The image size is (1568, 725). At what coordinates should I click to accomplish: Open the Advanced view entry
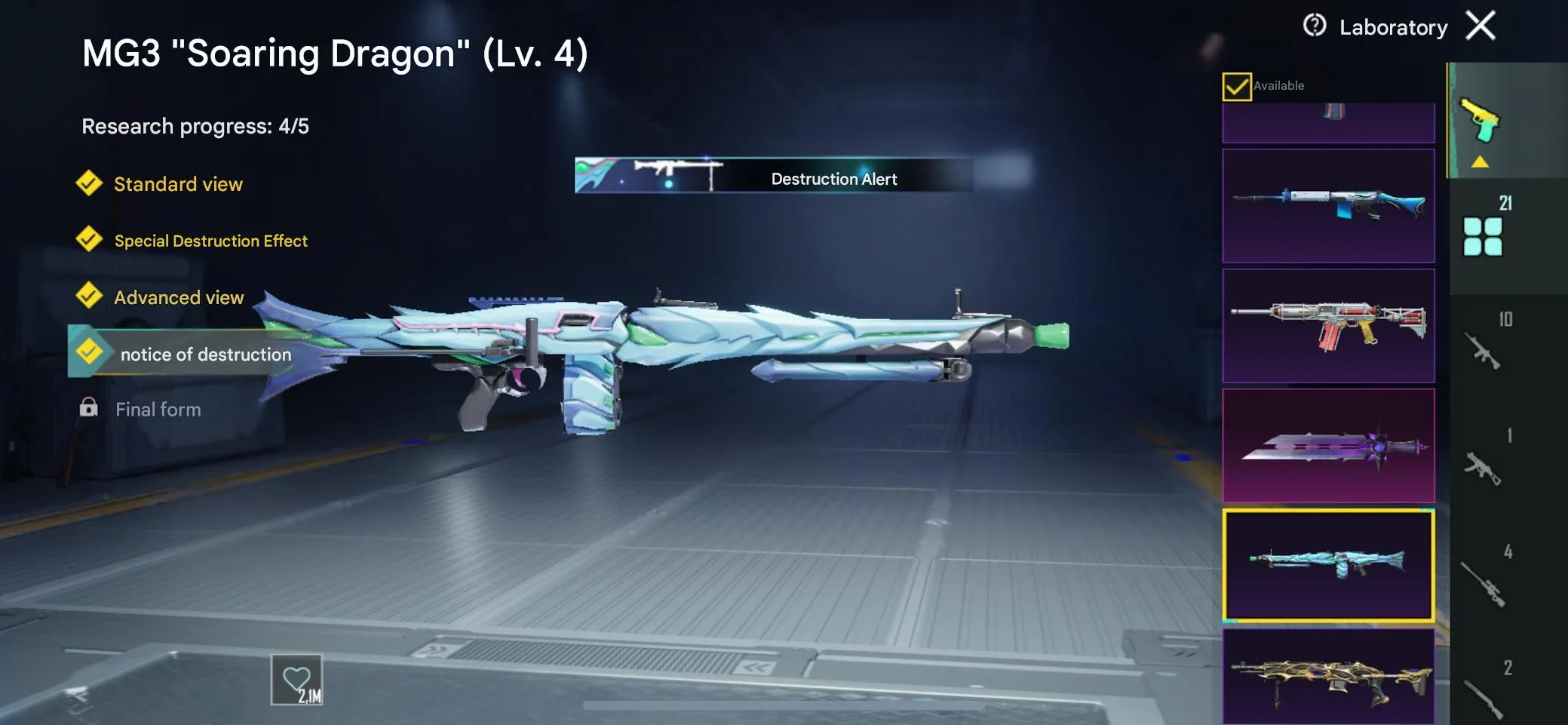180,297
